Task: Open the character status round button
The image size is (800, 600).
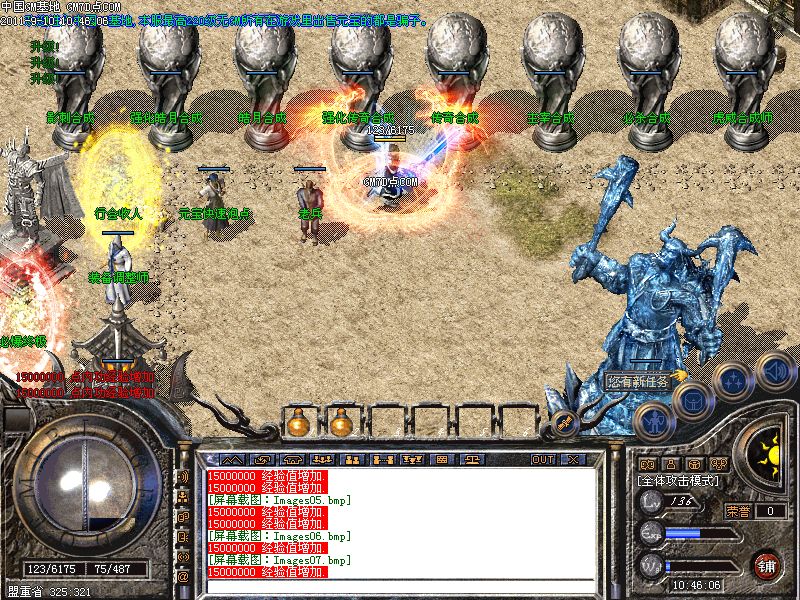Action: pos(654,420)
